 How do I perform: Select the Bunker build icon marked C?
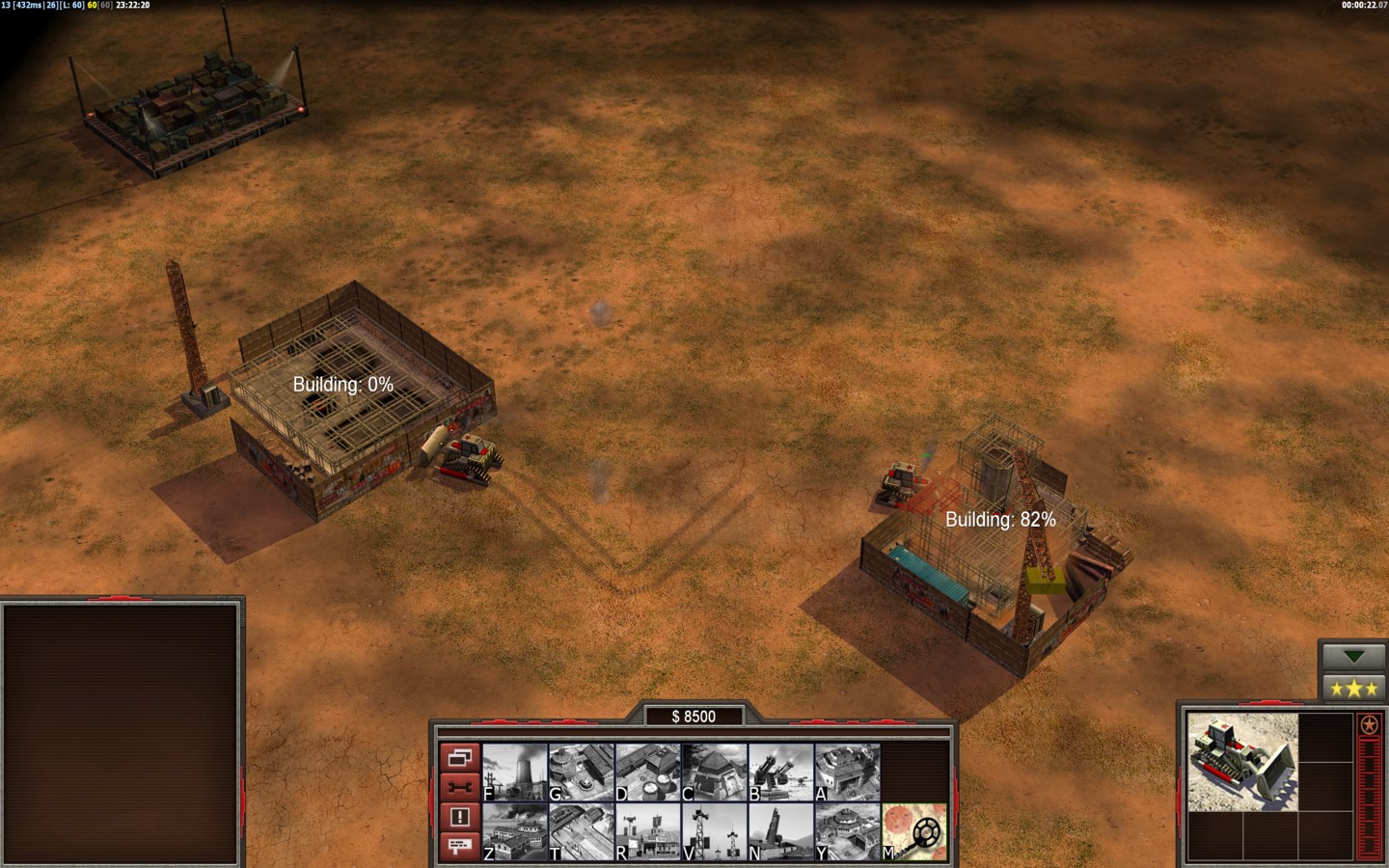coord(715,772)
